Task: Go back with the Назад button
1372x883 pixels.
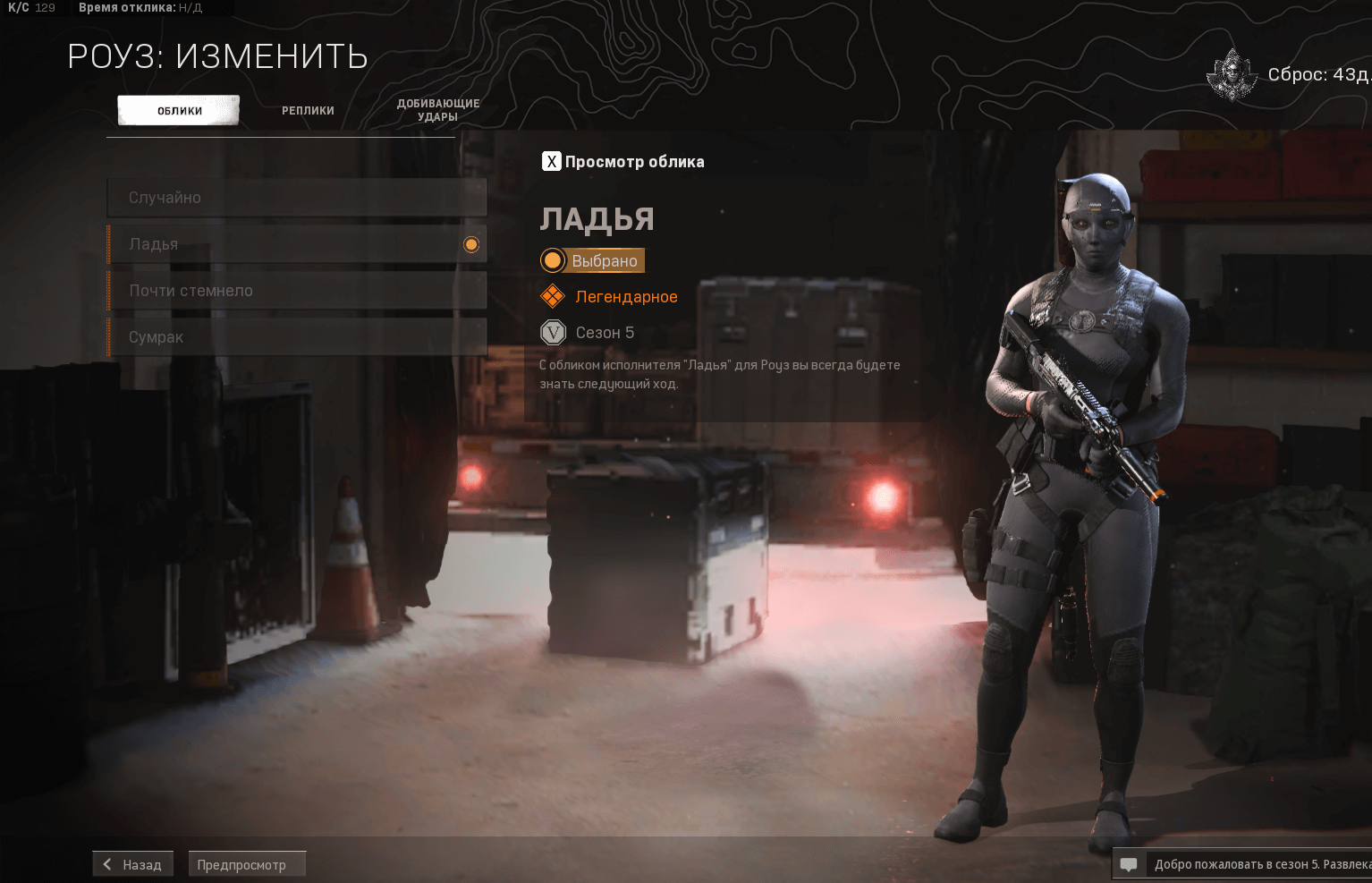Action: point(132,864)
